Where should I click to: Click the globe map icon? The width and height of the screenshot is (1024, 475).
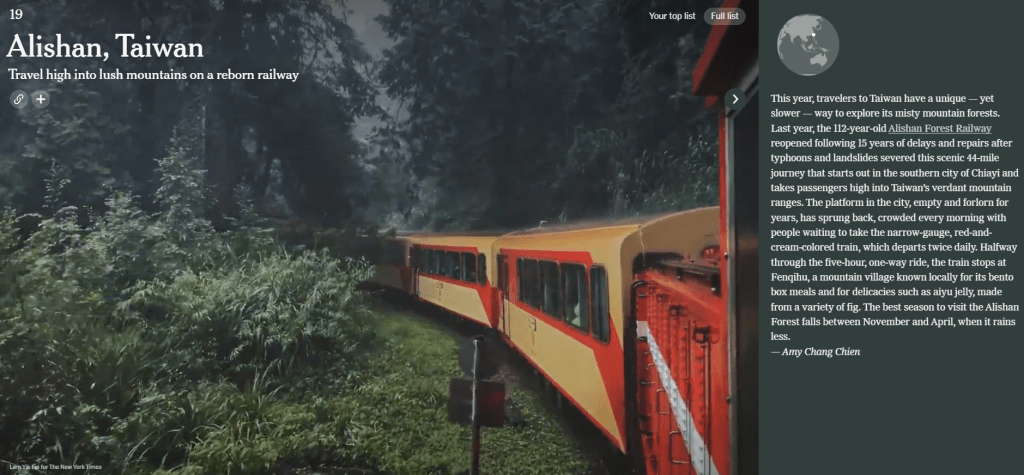pyautogui.click(x=807, y=45)
